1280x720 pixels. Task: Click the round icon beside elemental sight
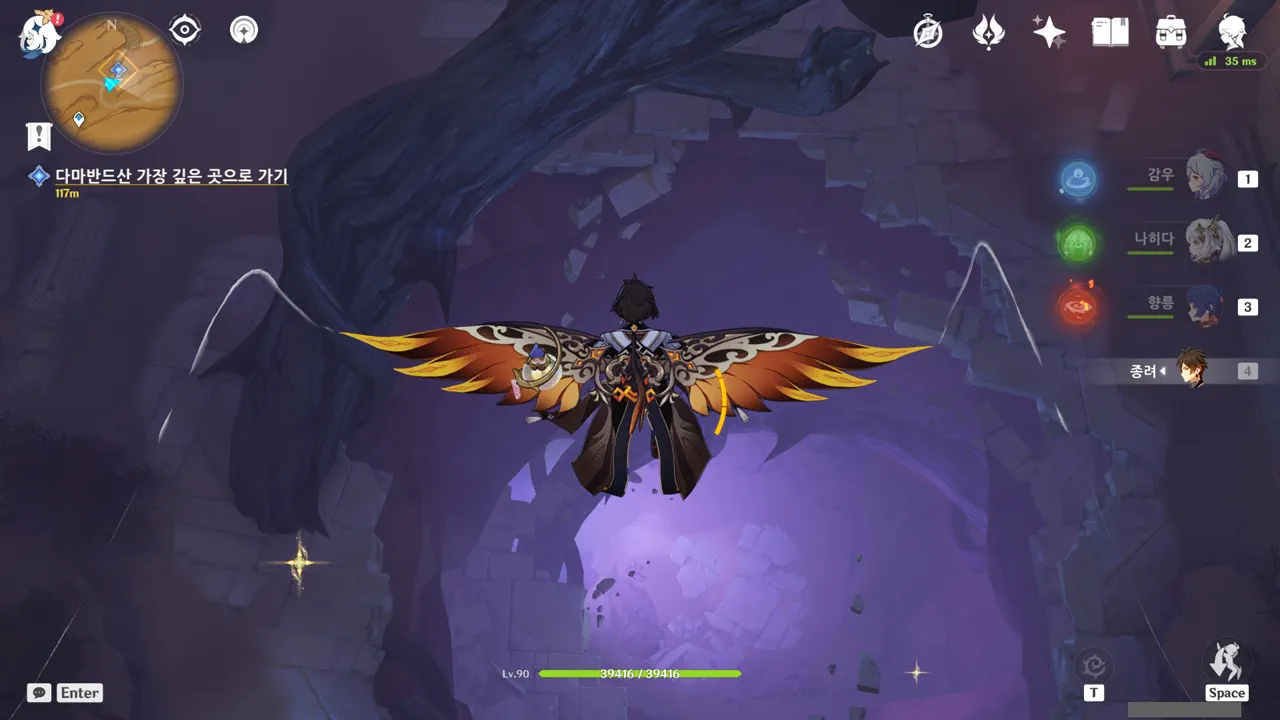(243, 30)
